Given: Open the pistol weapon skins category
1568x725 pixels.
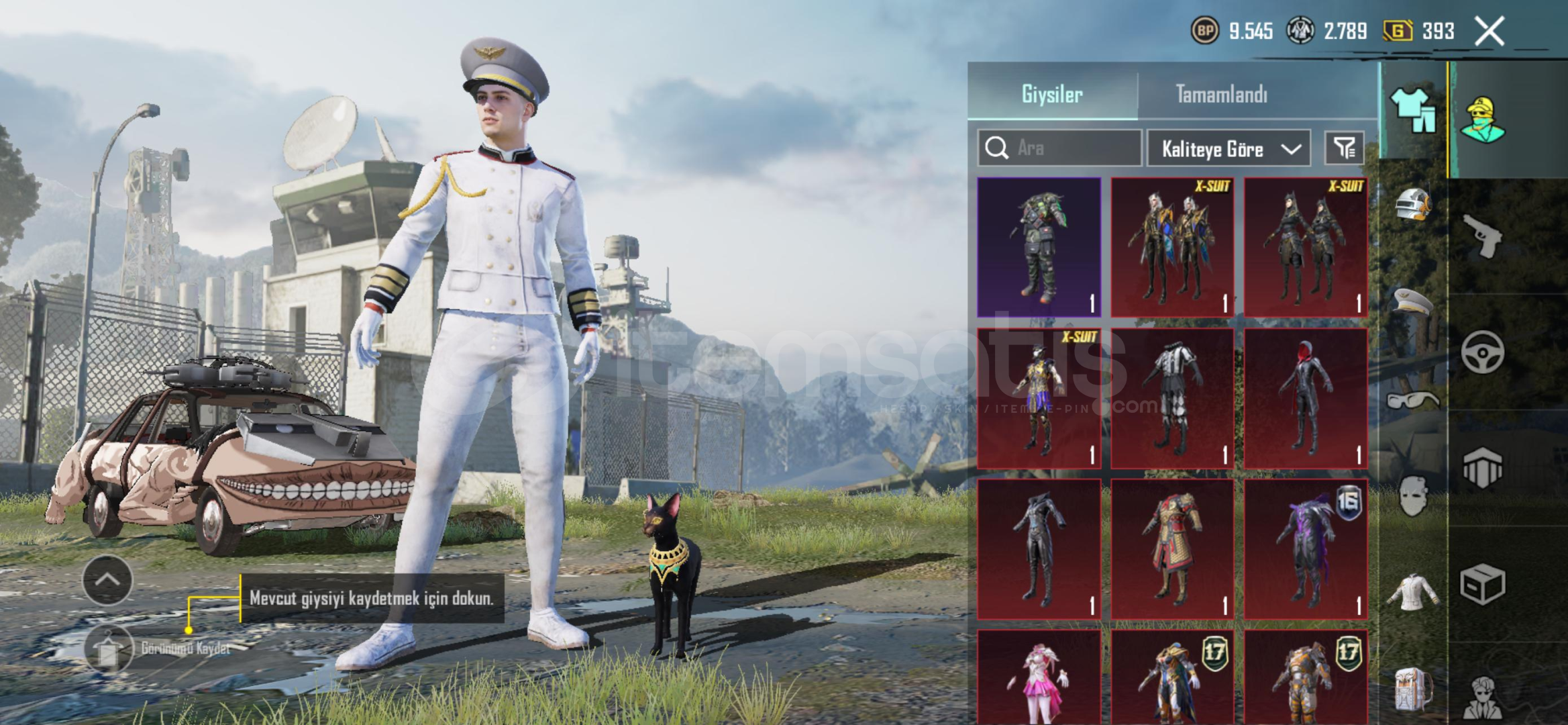Looking at the screenshot, I should (x=1483, y=236).
